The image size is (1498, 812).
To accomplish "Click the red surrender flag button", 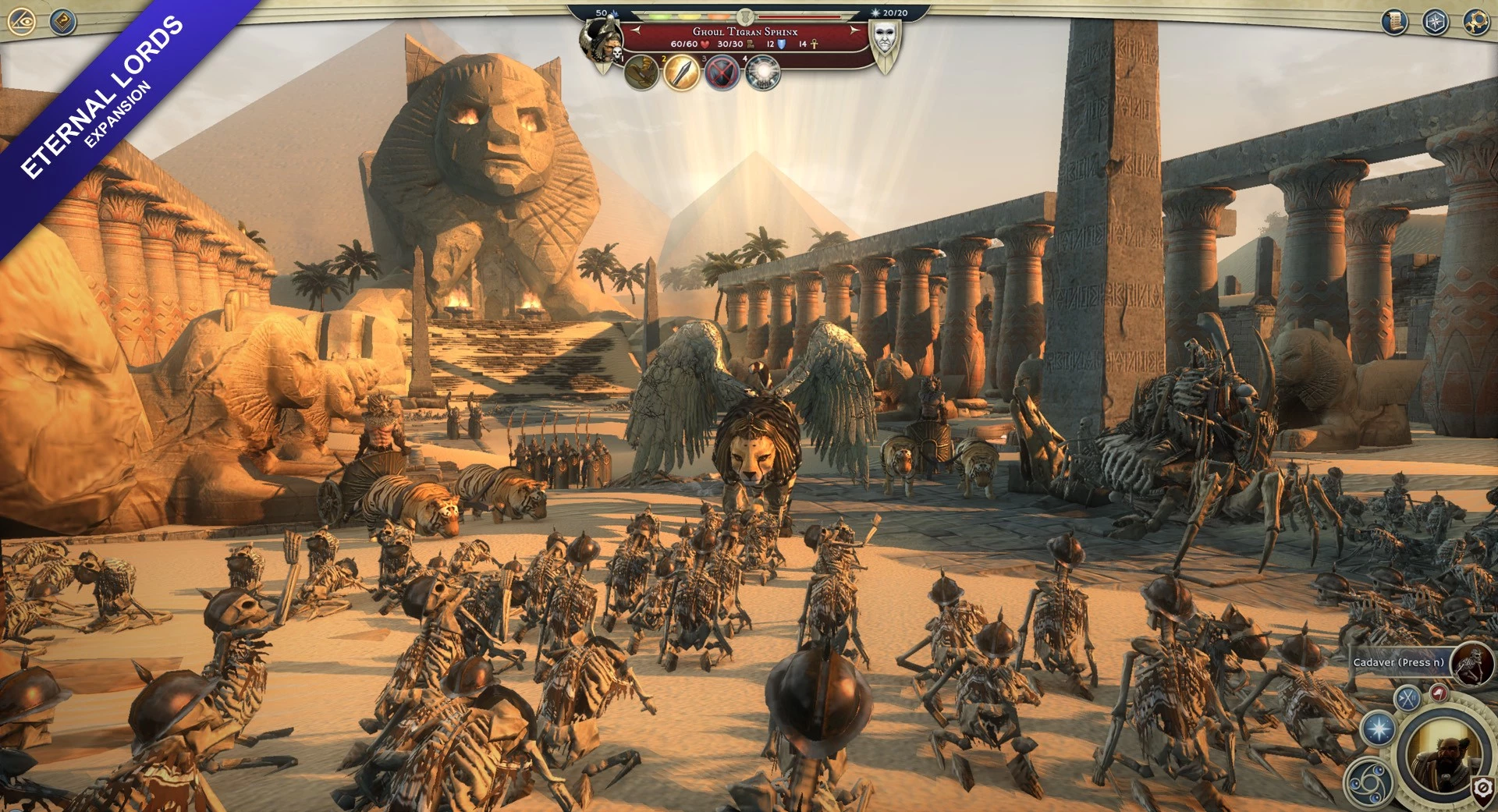I will point(1439,693).
